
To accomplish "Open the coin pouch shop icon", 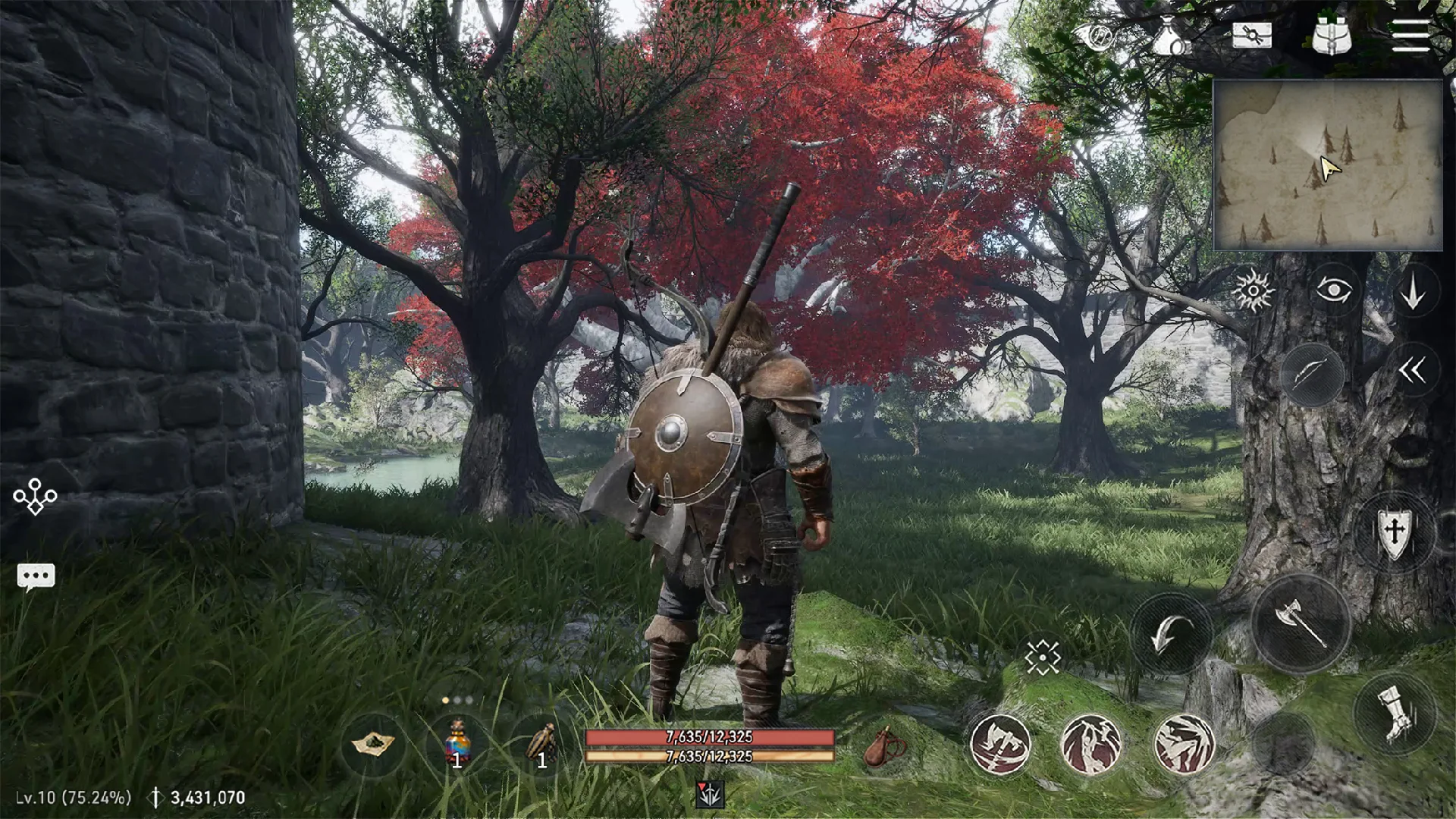I will click(1170, 36).
